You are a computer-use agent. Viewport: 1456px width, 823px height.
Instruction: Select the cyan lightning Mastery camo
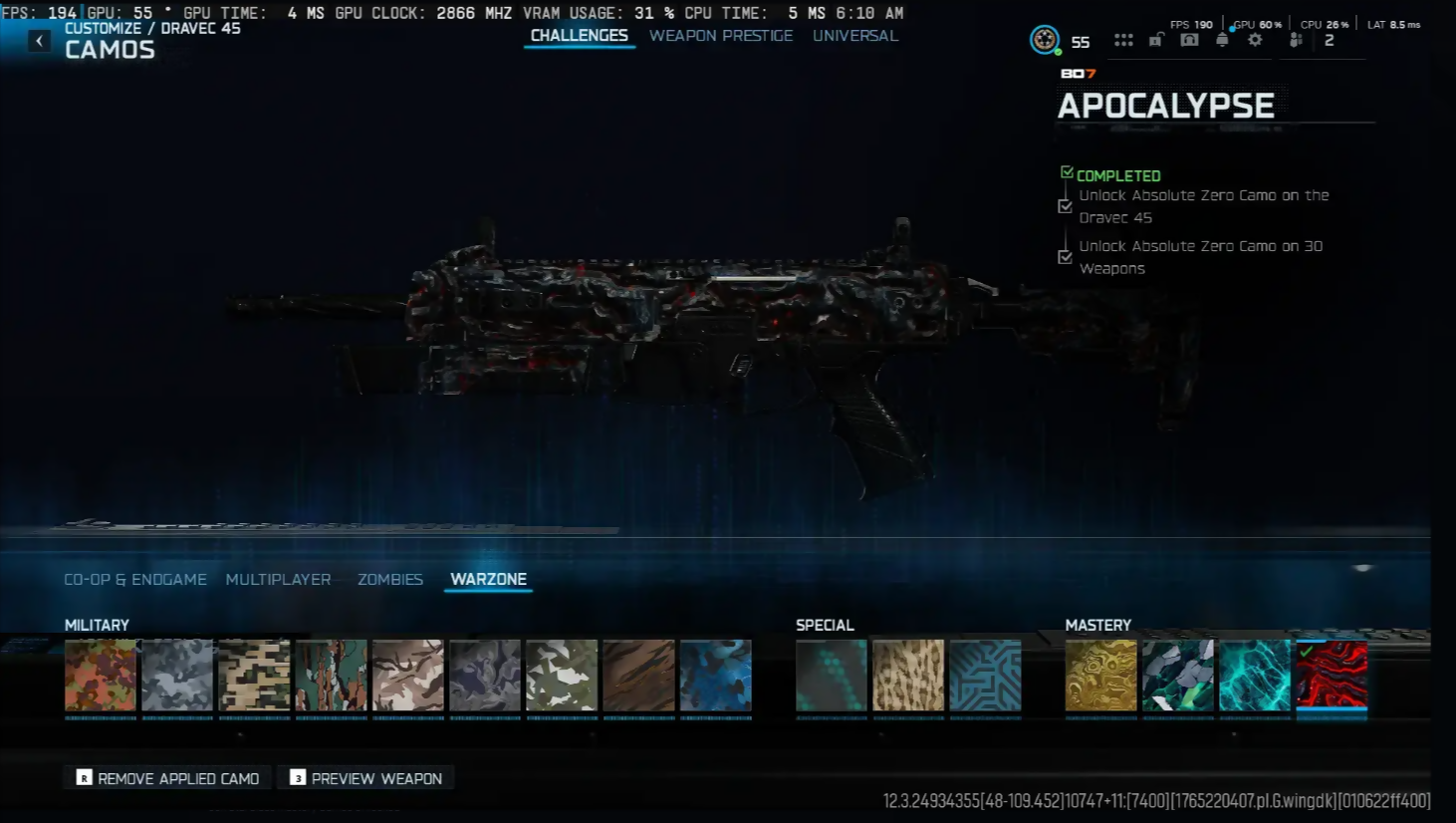click(x=1255, y=676)
